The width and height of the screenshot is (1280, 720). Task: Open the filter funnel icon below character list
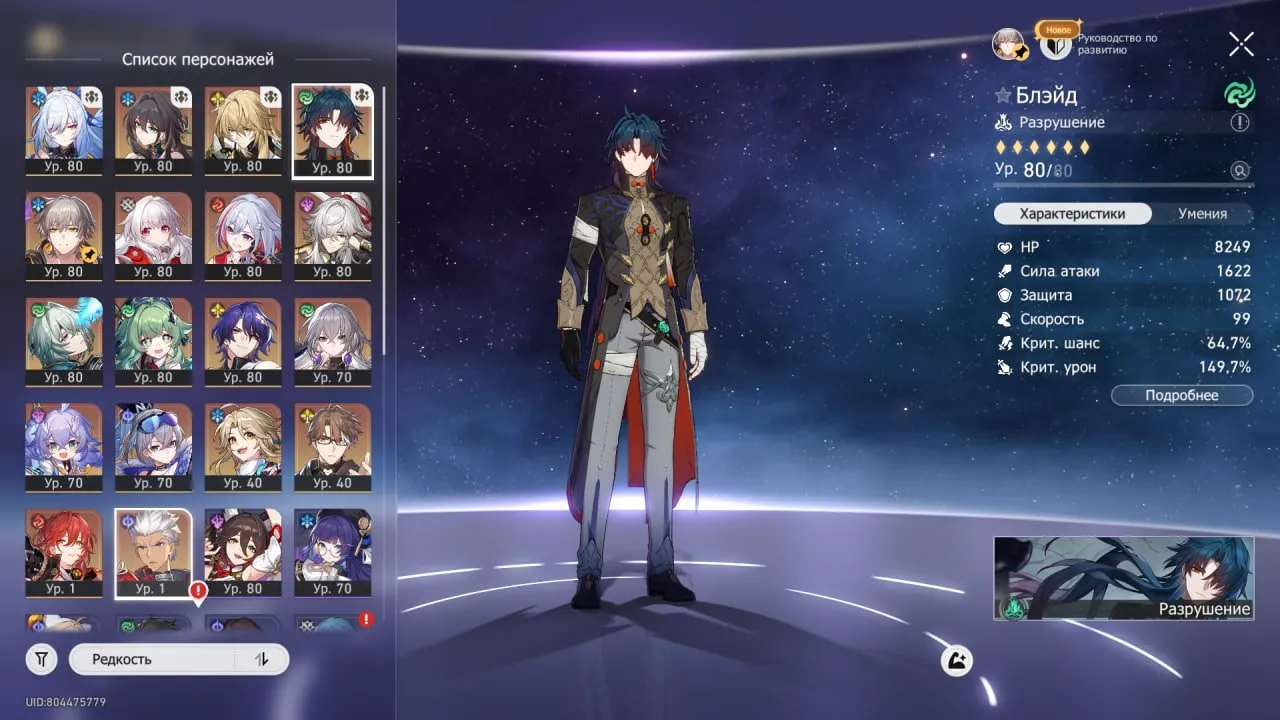coord(40,659)
